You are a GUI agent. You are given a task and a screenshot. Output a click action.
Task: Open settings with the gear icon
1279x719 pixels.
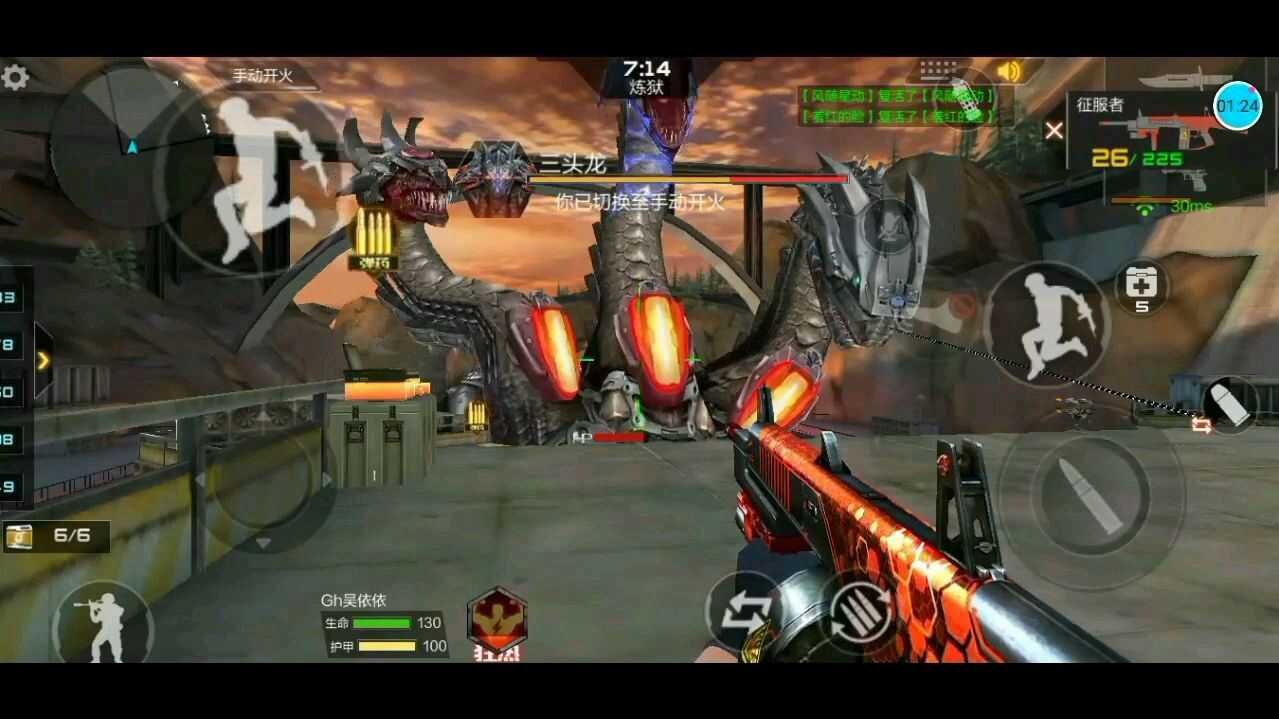coord(15,77)
